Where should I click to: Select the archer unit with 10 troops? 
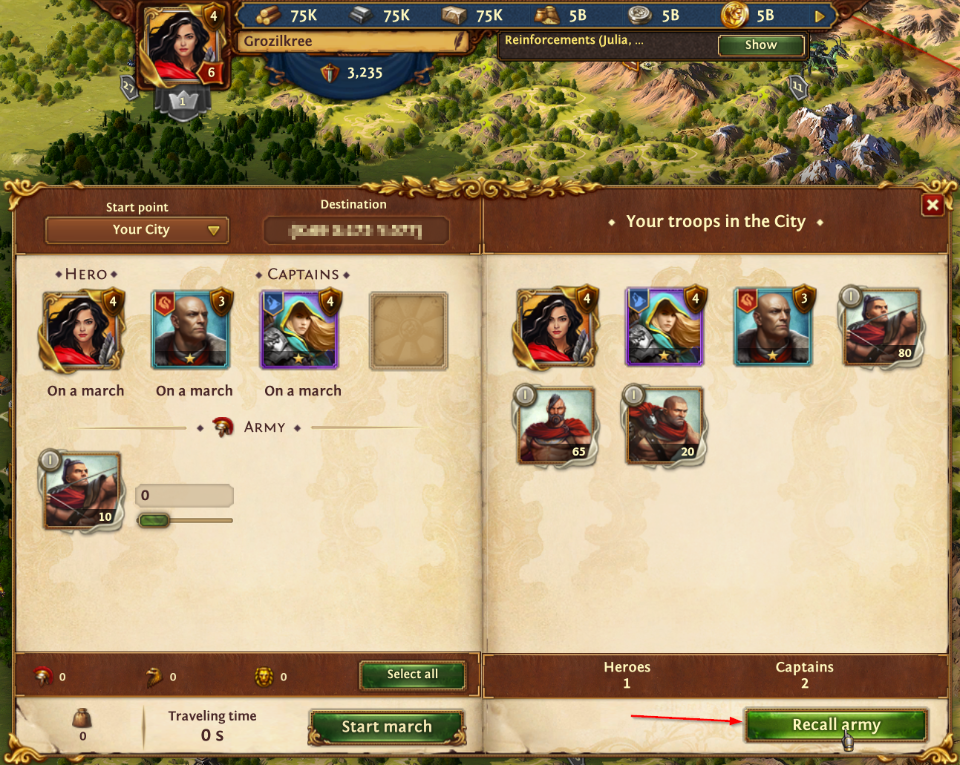point(82,490)
